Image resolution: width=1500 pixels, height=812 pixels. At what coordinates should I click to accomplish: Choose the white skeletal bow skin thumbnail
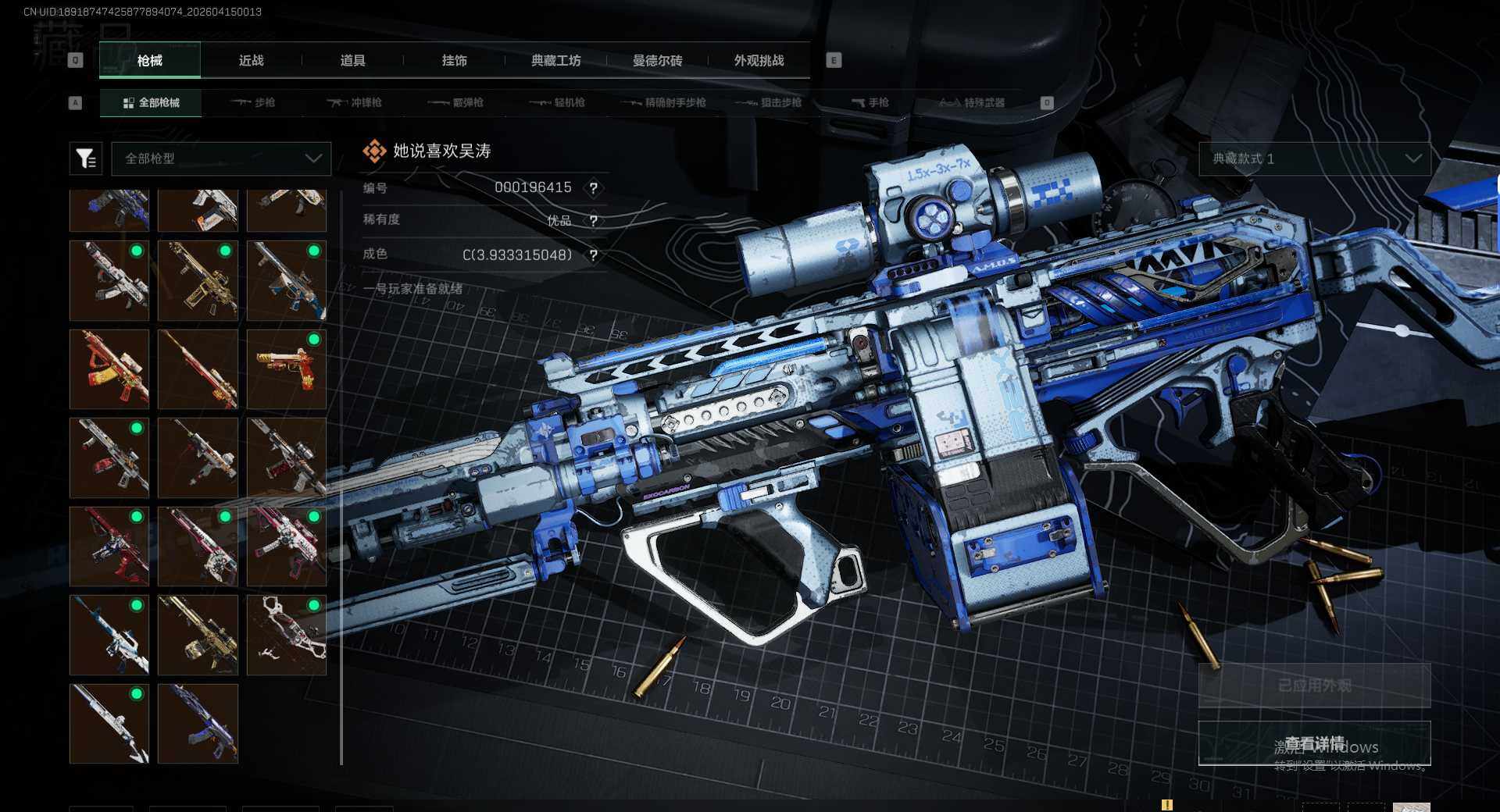[287, 635]
